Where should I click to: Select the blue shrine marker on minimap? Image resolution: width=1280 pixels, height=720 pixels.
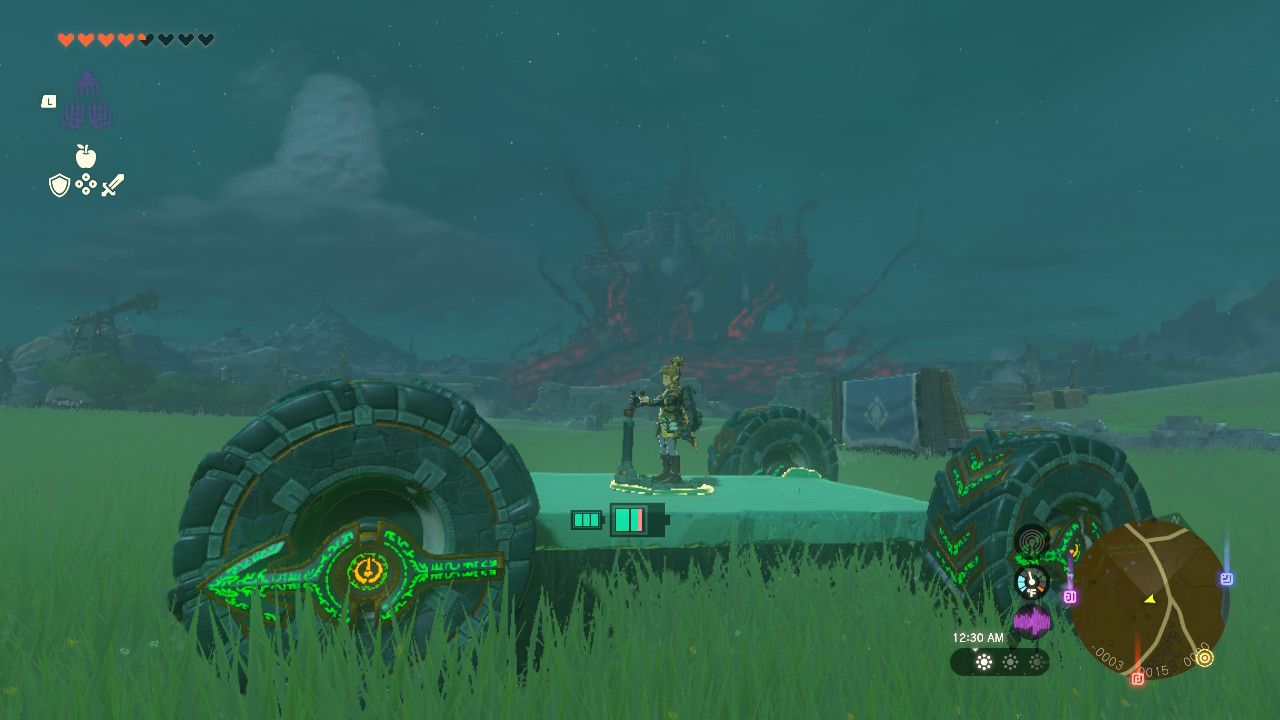click(x=1227, y=577)
